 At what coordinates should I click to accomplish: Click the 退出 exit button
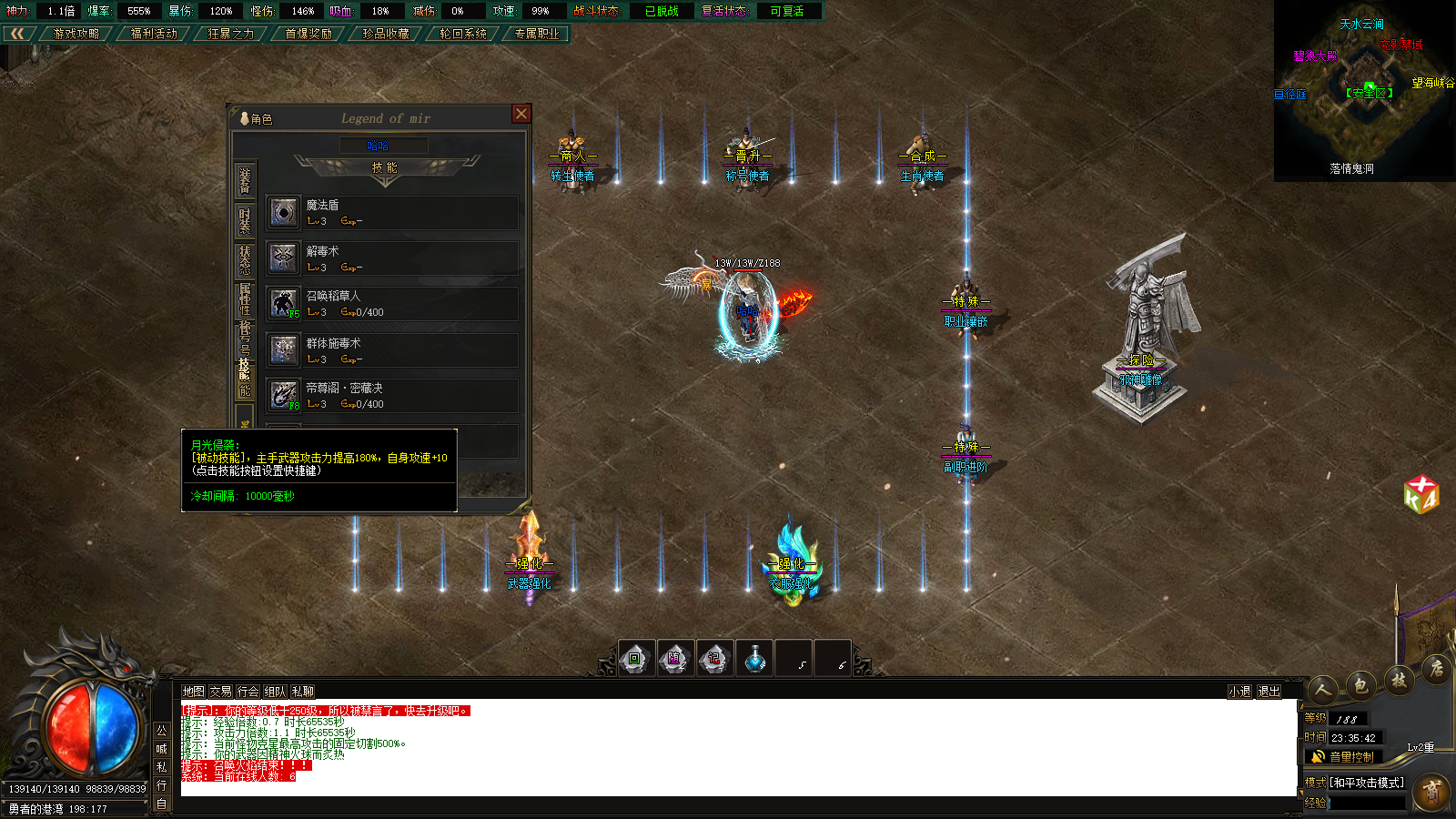coord(1269,692)
